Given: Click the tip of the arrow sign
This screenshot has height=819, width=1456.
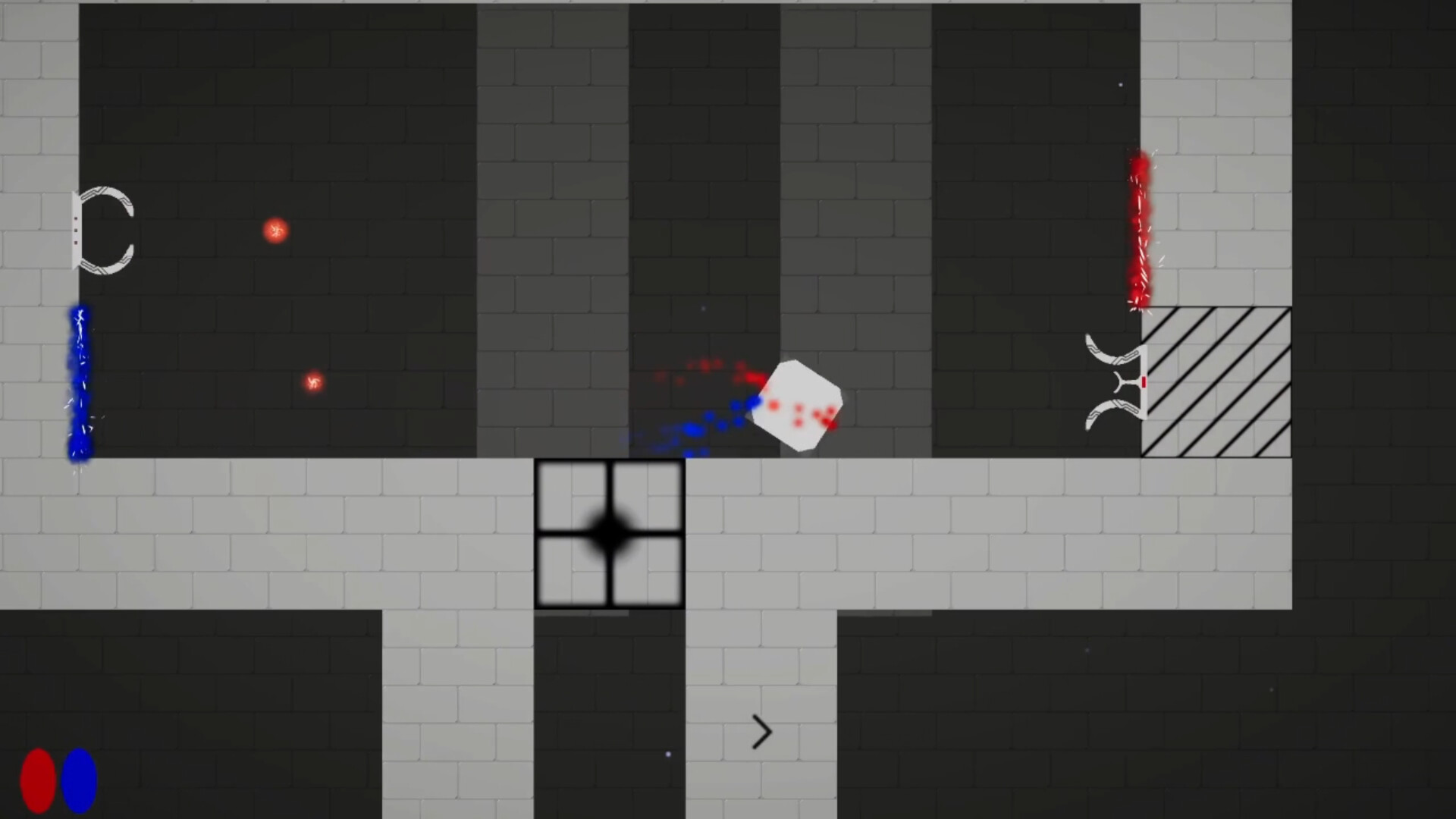Looking at the screenshot, I should click(770, 732).
